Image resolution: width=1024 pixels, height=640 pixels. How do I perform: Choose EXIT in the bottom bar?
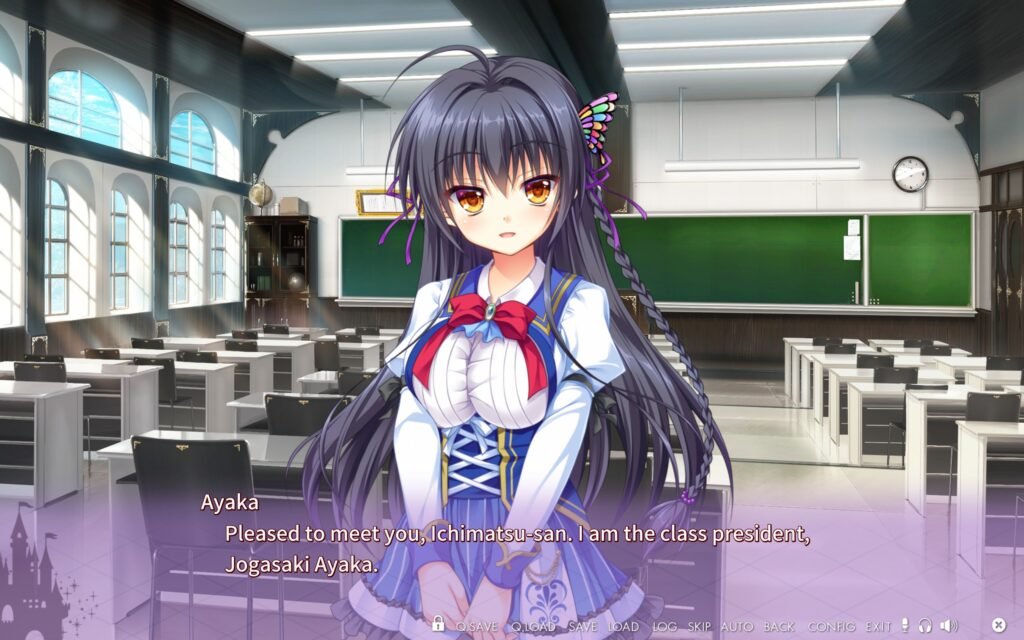click(879, 626)
